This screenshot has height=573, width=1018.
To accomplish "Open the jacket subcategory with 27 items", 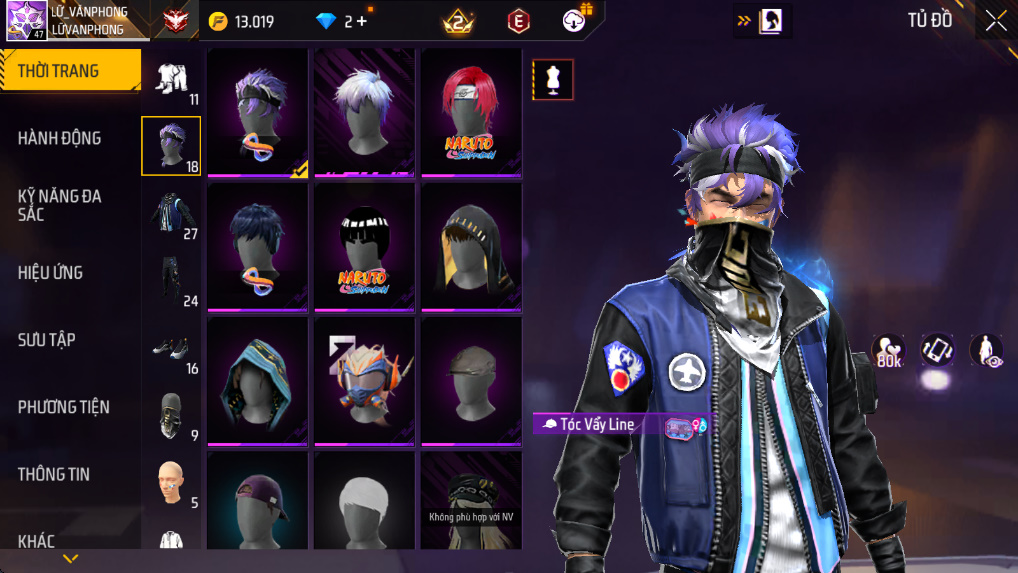I will [171, 214].
